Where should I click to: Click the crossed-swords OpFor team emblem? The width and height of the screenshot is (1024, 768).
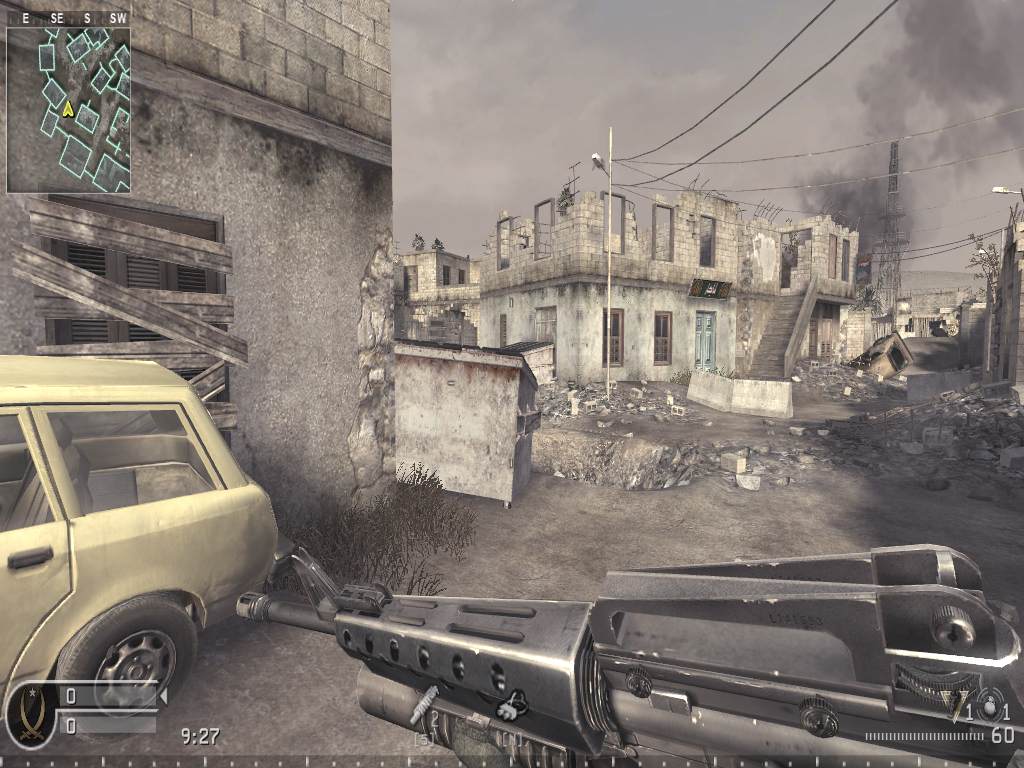tap(30, 714)
